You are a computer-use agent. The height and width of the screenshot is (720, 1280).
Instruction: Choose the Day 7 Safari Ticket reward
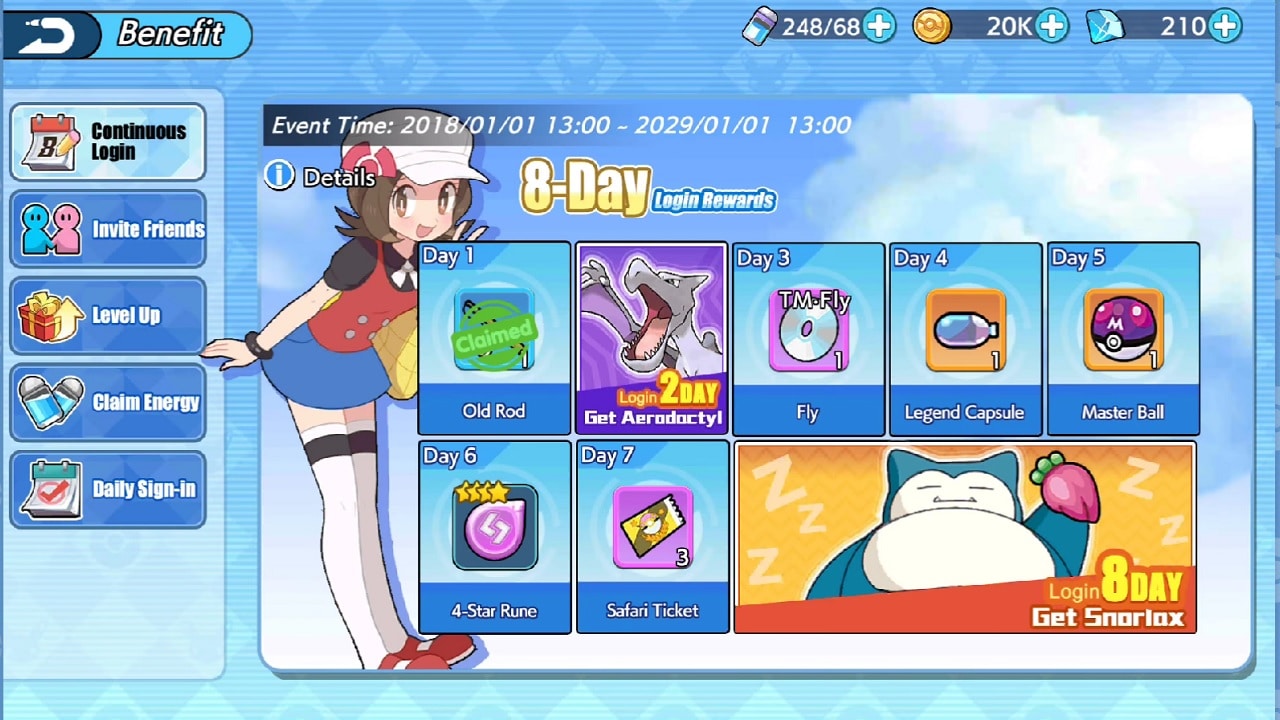tap(652, 536)
